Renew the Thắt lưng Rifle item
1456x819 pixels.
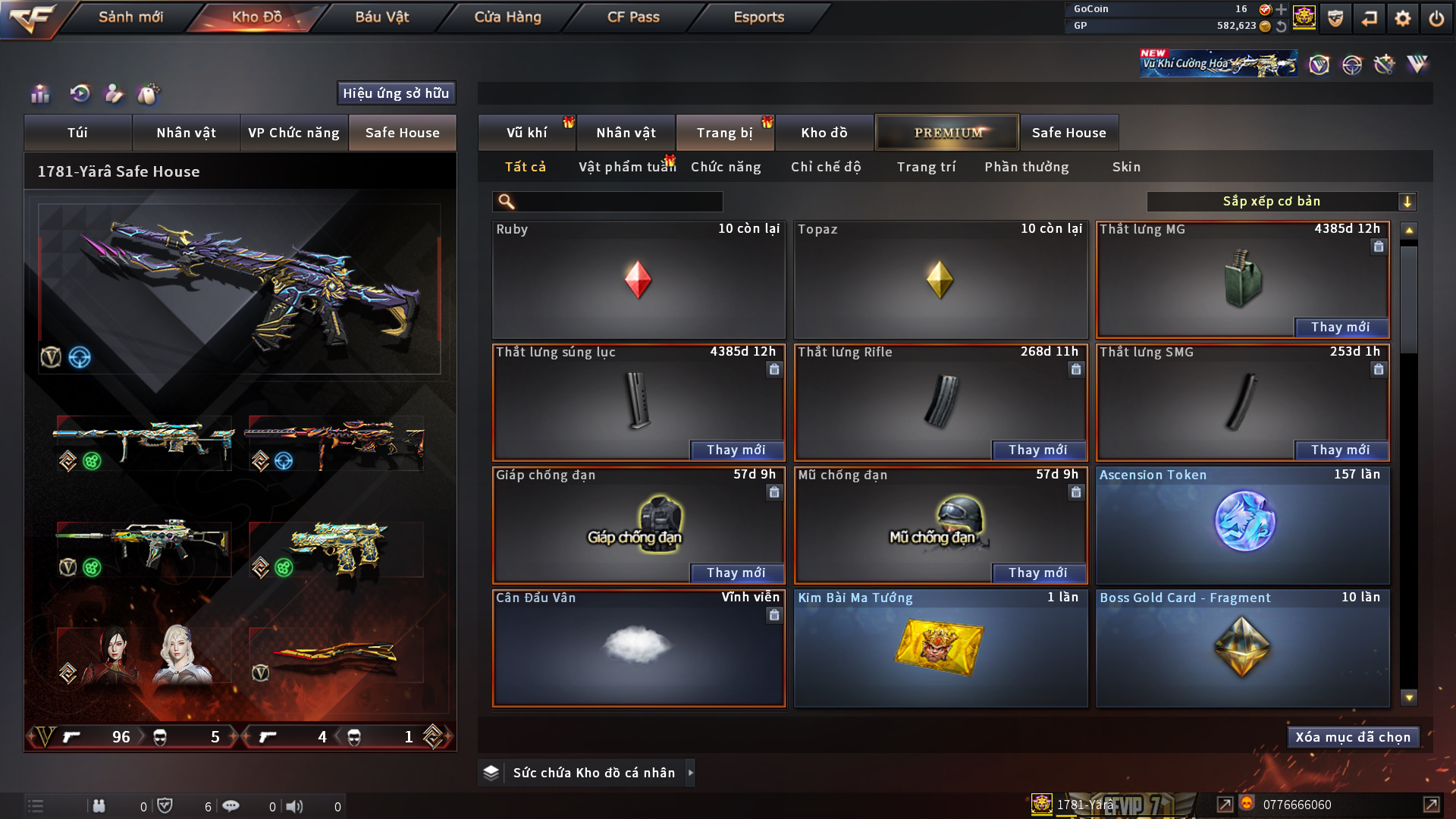tap(1037, 450)
